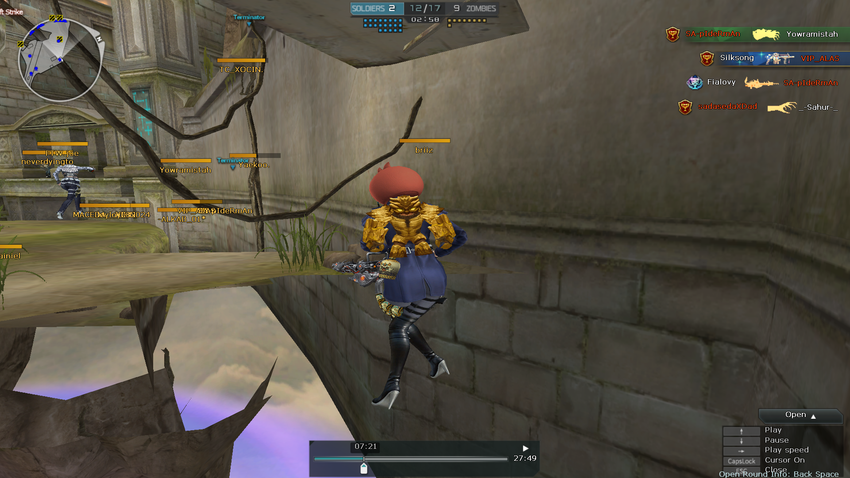Click the replay play triangle button
The width and height of the screenshot is (850, 478).
526,448
